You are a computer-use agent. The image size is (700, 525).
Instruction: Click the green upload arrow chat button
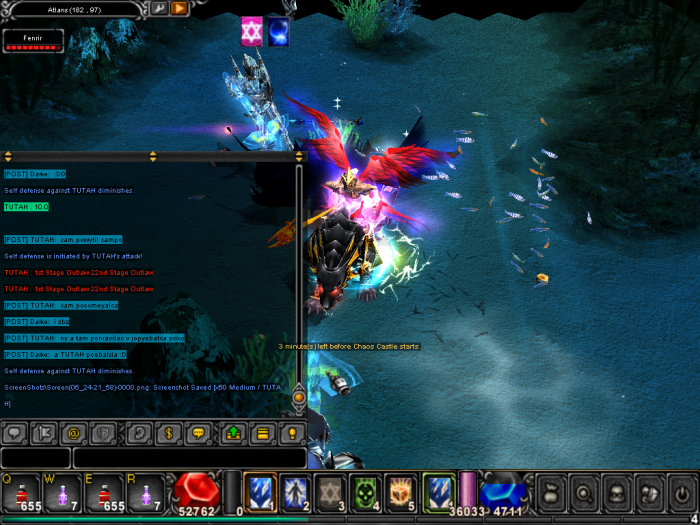[x=233, y=434]
